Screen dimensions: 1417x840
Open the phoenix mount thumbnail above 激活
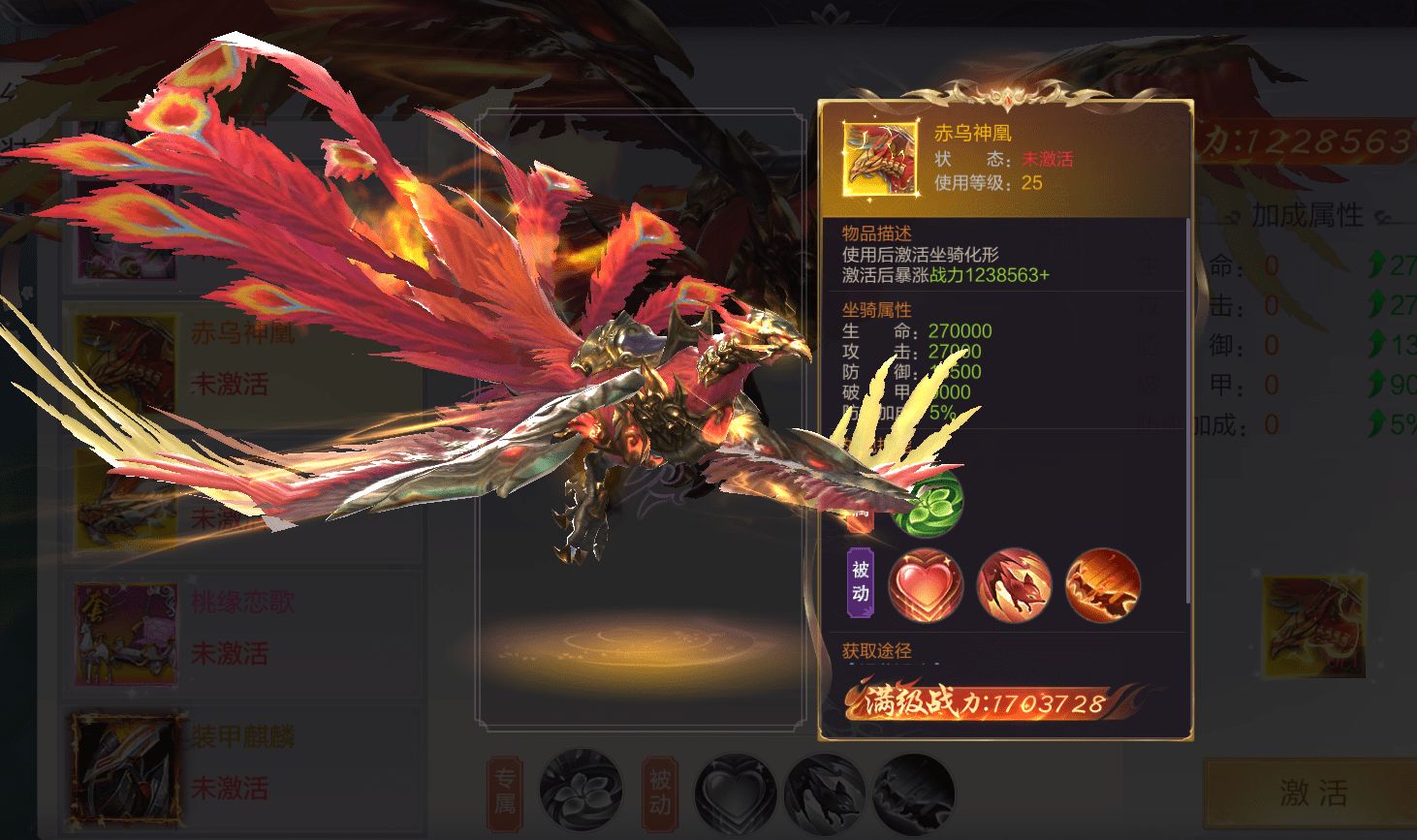coord(1314,627)
